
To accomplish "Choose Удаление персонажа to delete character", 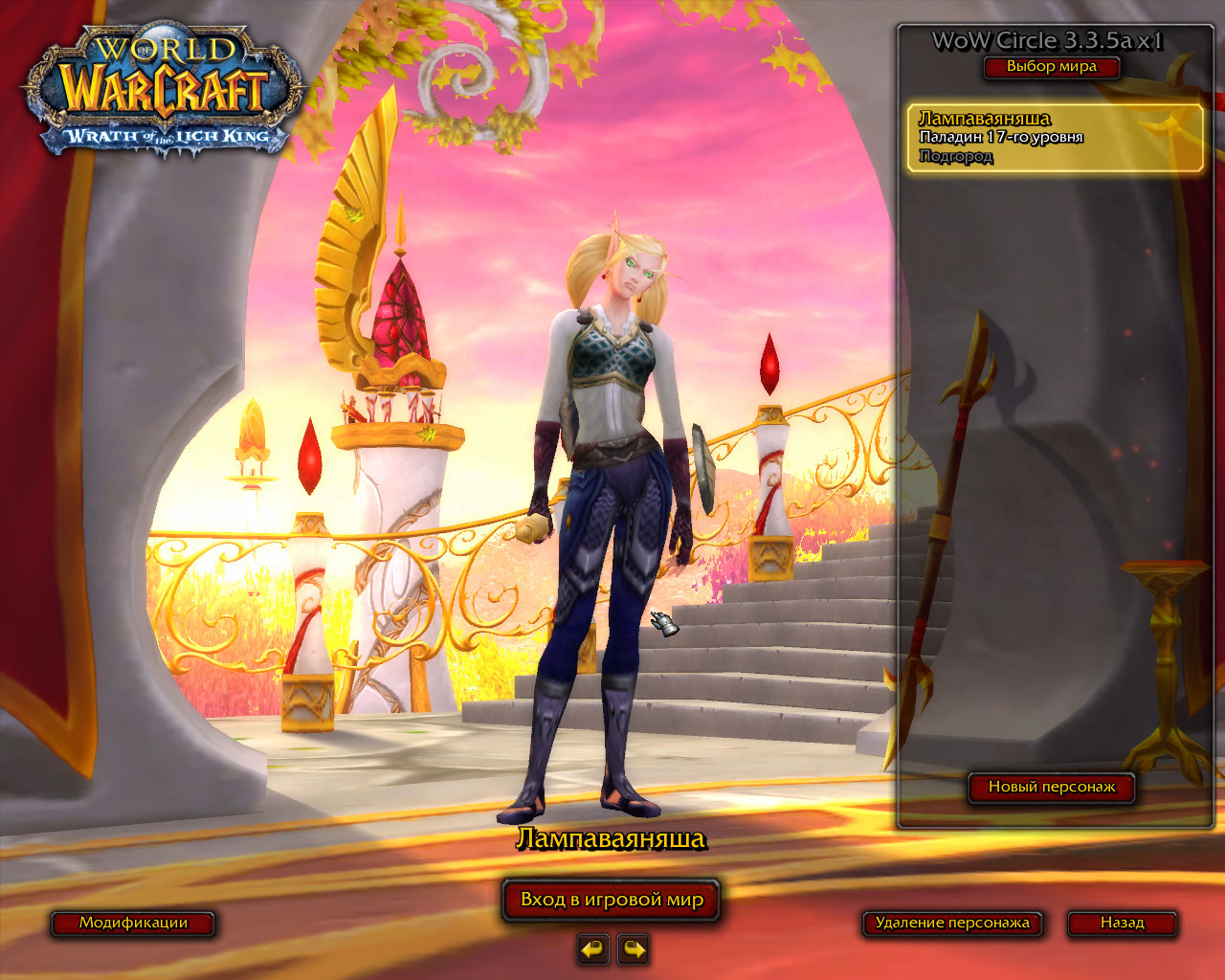I will tap(952, 924).
